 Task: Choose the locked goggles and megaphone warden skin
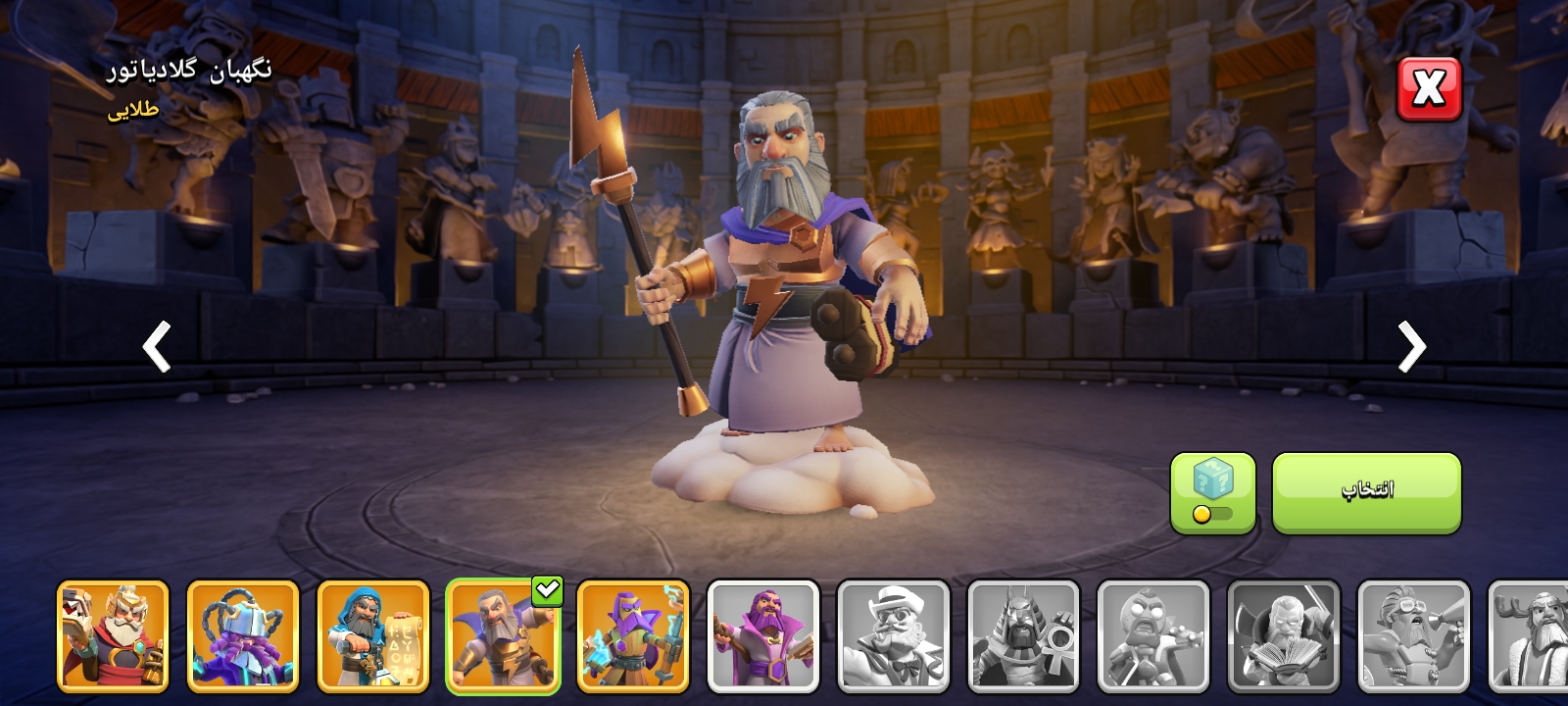coord(1414,635)
